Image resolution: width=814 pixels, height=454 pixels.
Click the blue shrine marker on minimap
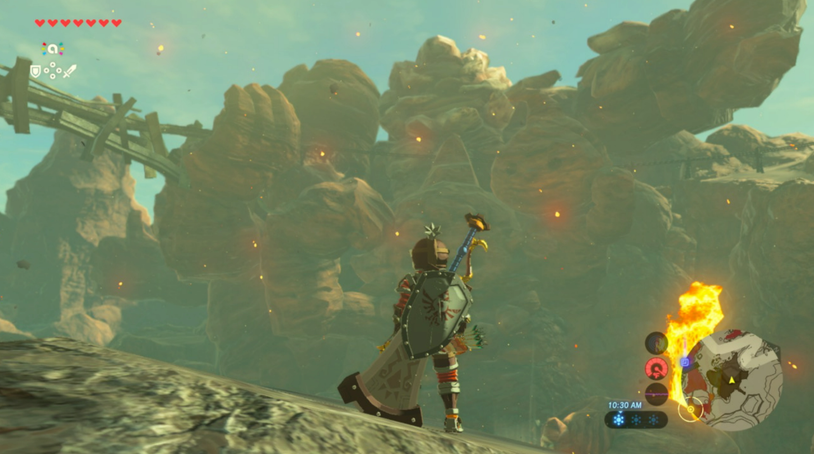[x=685, y=362]
